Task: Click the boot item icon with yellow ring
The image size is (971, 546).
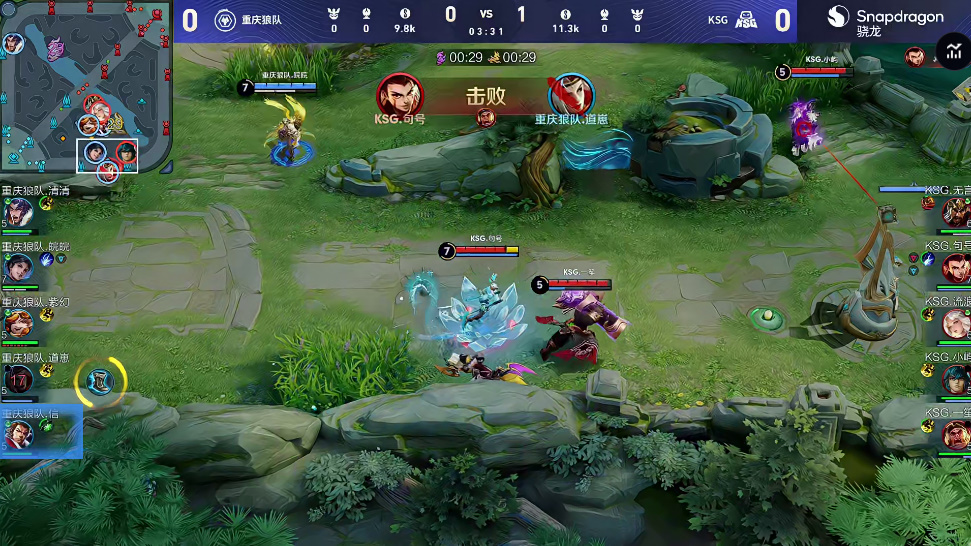Action: click(x=101, y=380)
